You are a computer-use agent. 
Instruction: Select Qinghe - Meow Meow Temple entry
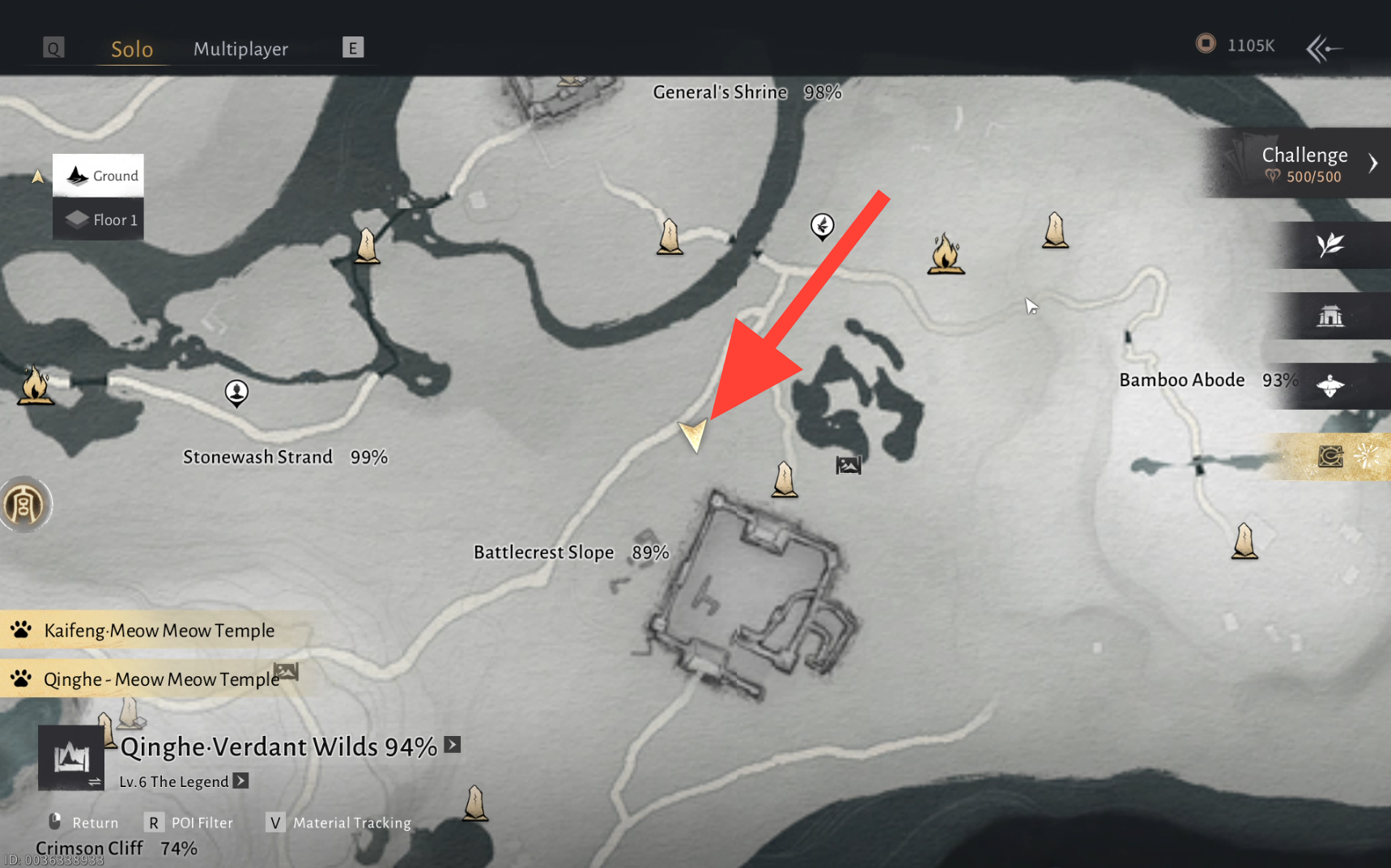(160, 679)
